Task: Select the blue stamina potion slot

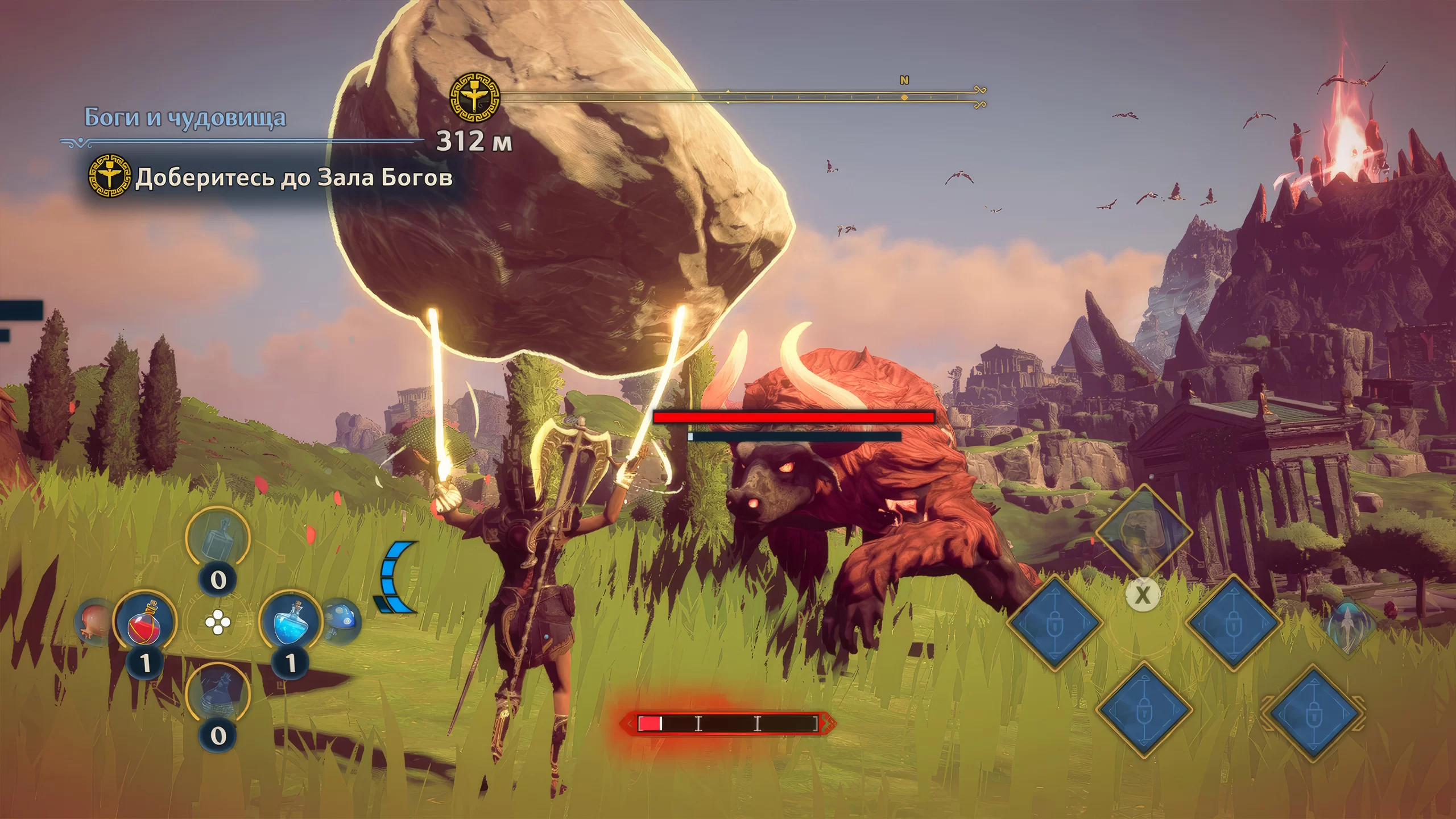Action: (290, 622)
